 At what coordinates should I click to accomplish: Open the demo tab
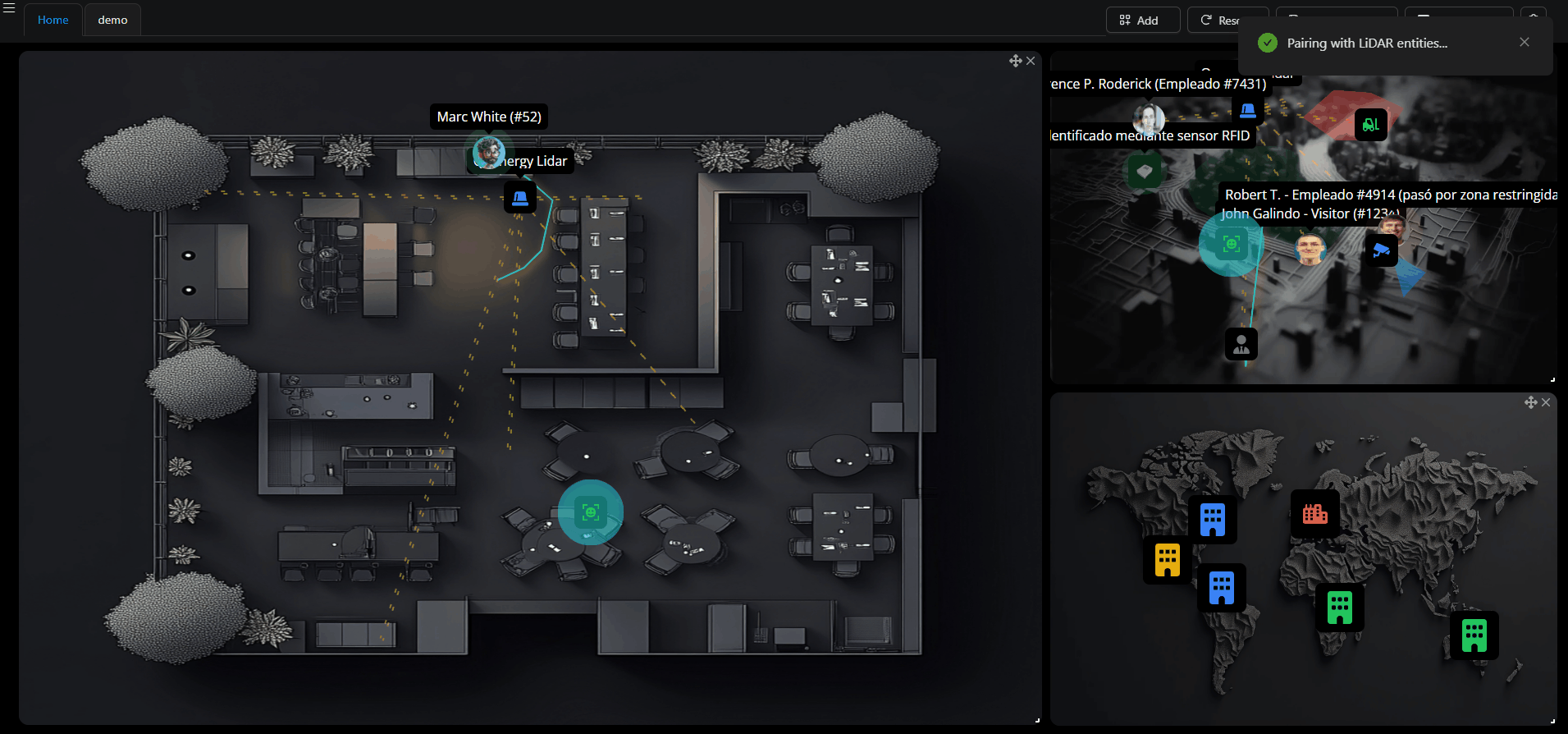[112, 21]
